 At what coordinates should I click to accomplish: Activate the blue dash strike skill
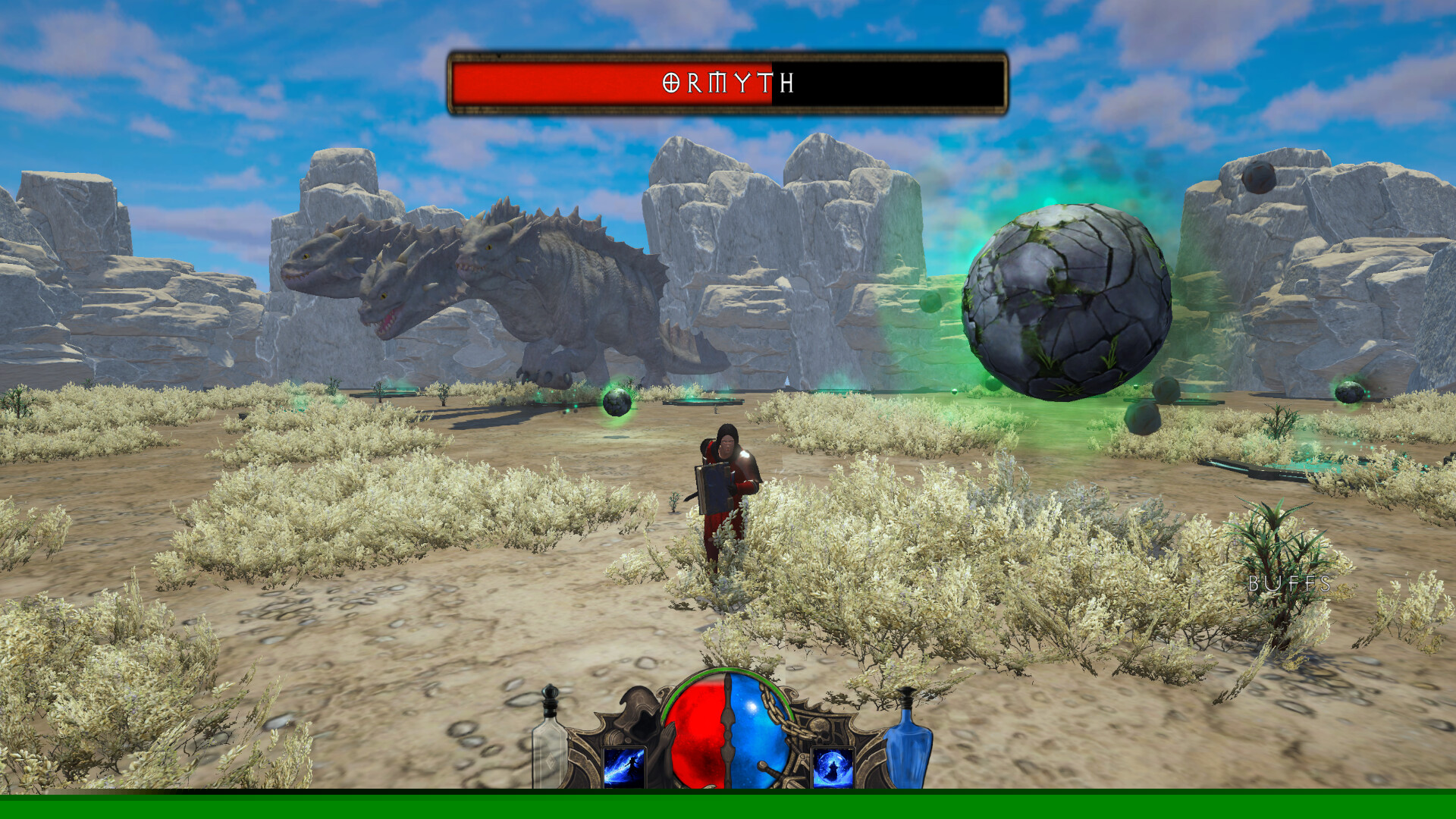(x=624, y=767)
